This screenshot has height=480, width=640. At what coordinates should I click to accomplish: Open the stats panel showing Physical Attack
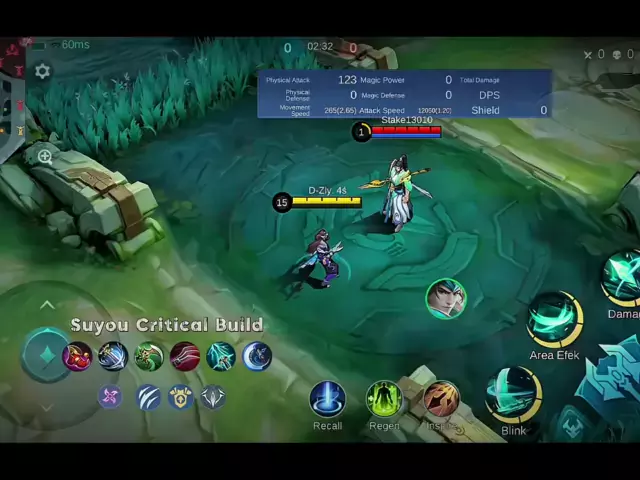click(404, 94)
